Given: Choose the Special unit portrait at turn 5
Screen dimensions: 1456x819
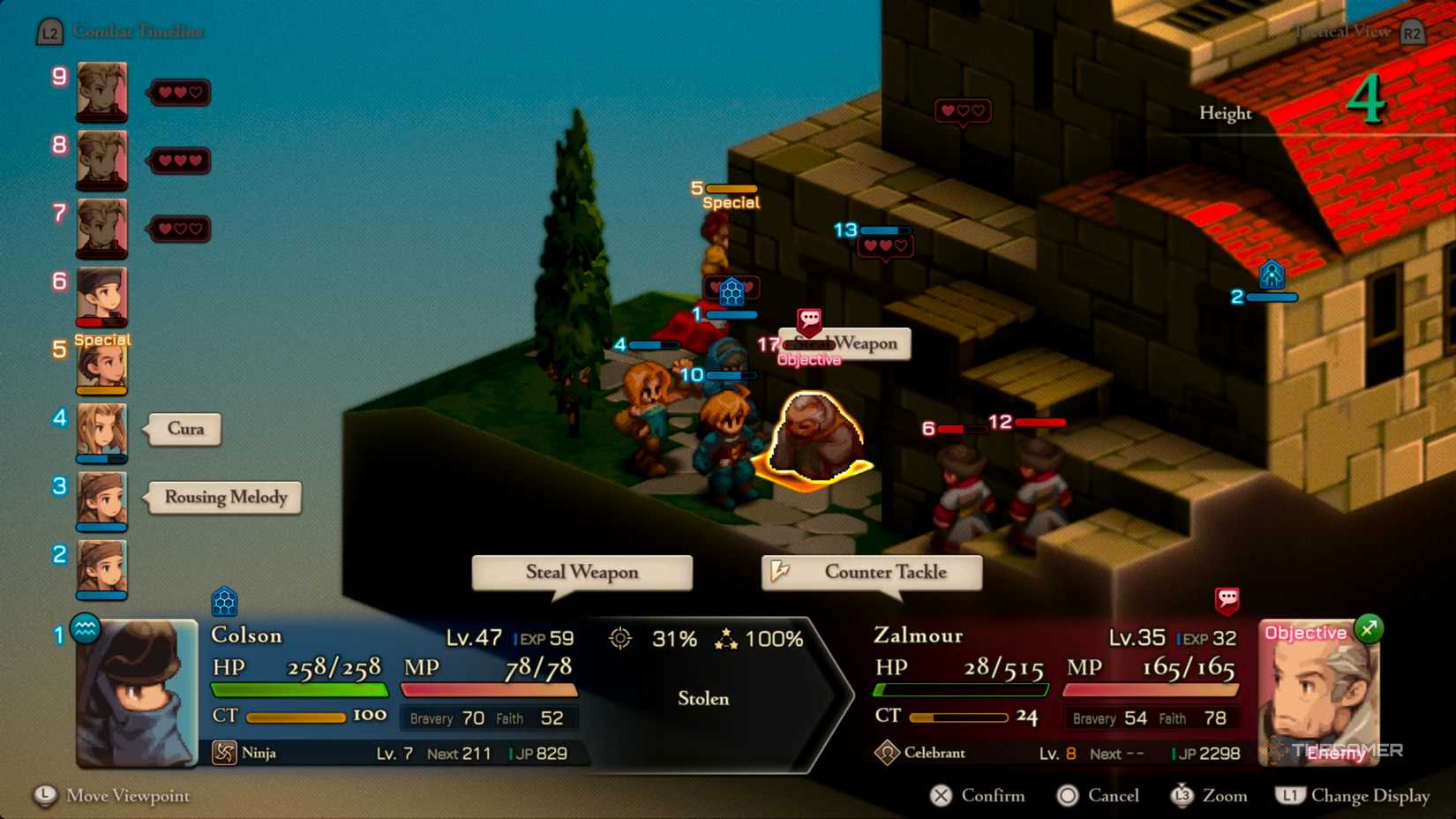Looking at the screenshot, I should coord(101,364).
